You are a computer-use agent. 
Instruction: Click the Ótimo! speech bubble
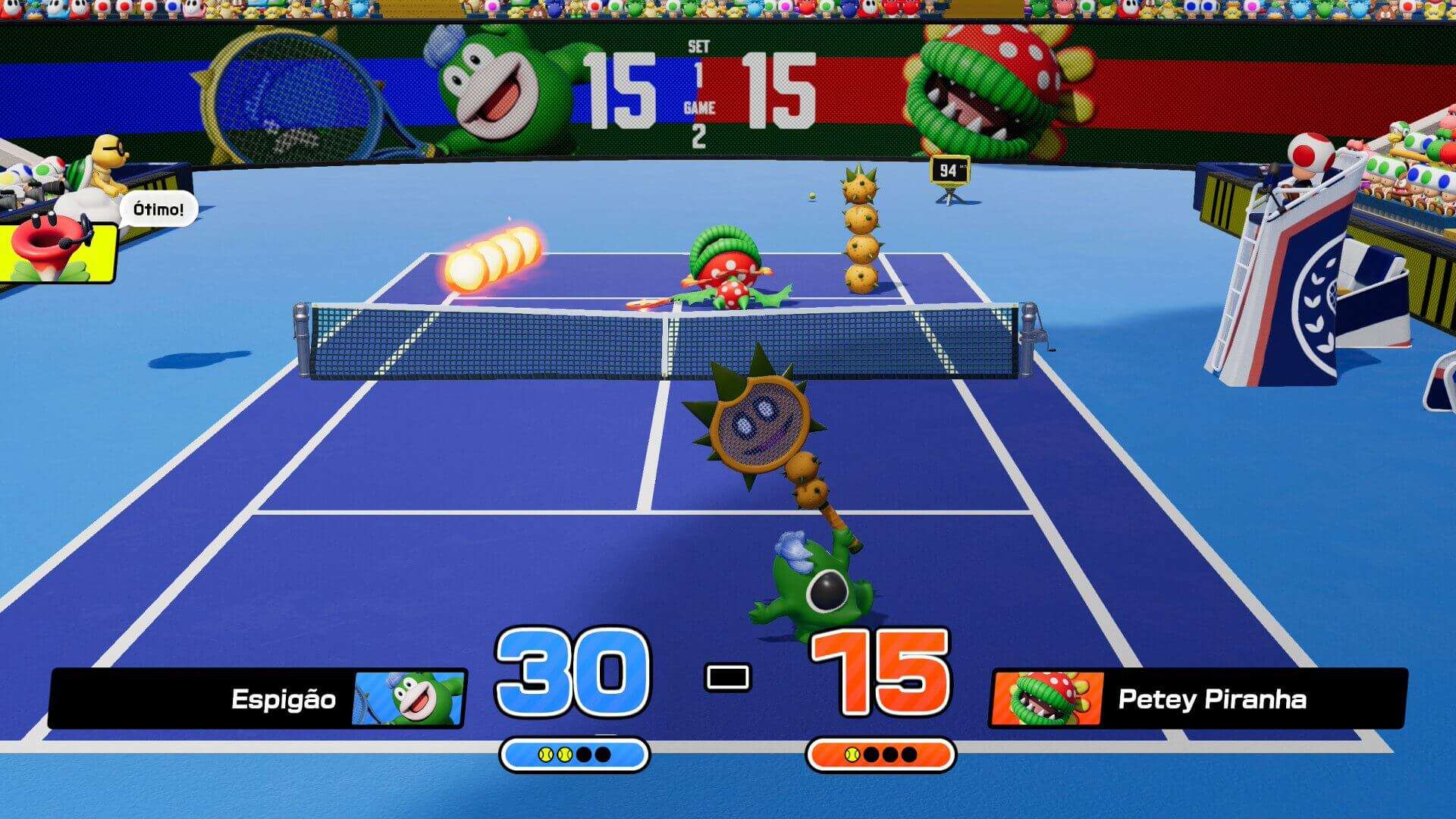pos(158,206)
